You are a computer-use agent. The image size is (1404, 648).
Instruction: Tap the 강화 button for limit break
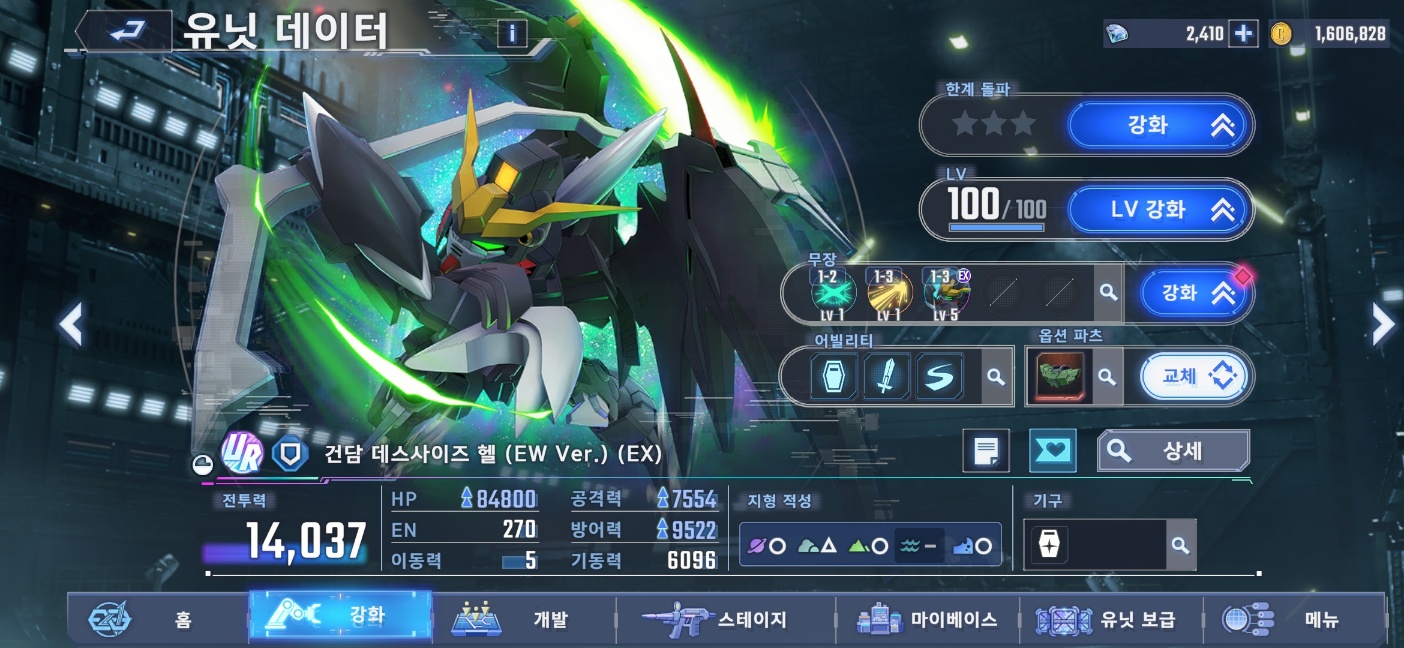click(1160, 125)
